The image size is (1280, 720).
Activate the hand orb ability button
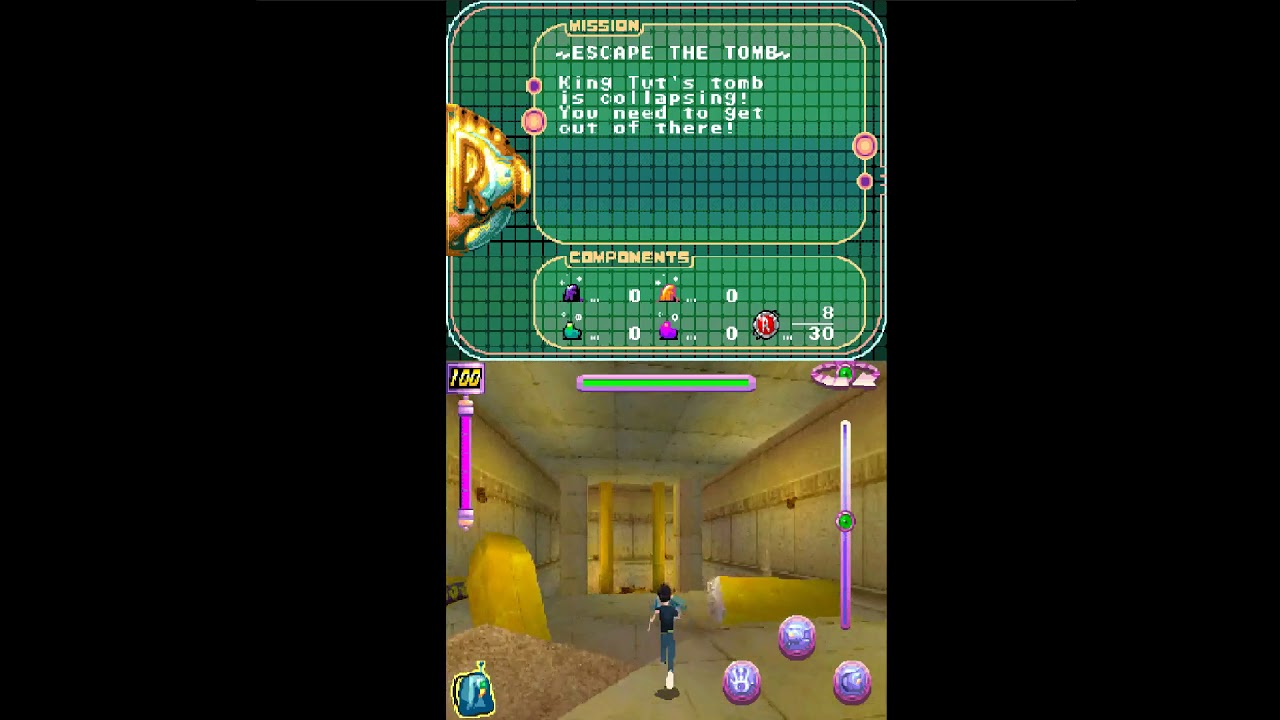pos(740,681)
